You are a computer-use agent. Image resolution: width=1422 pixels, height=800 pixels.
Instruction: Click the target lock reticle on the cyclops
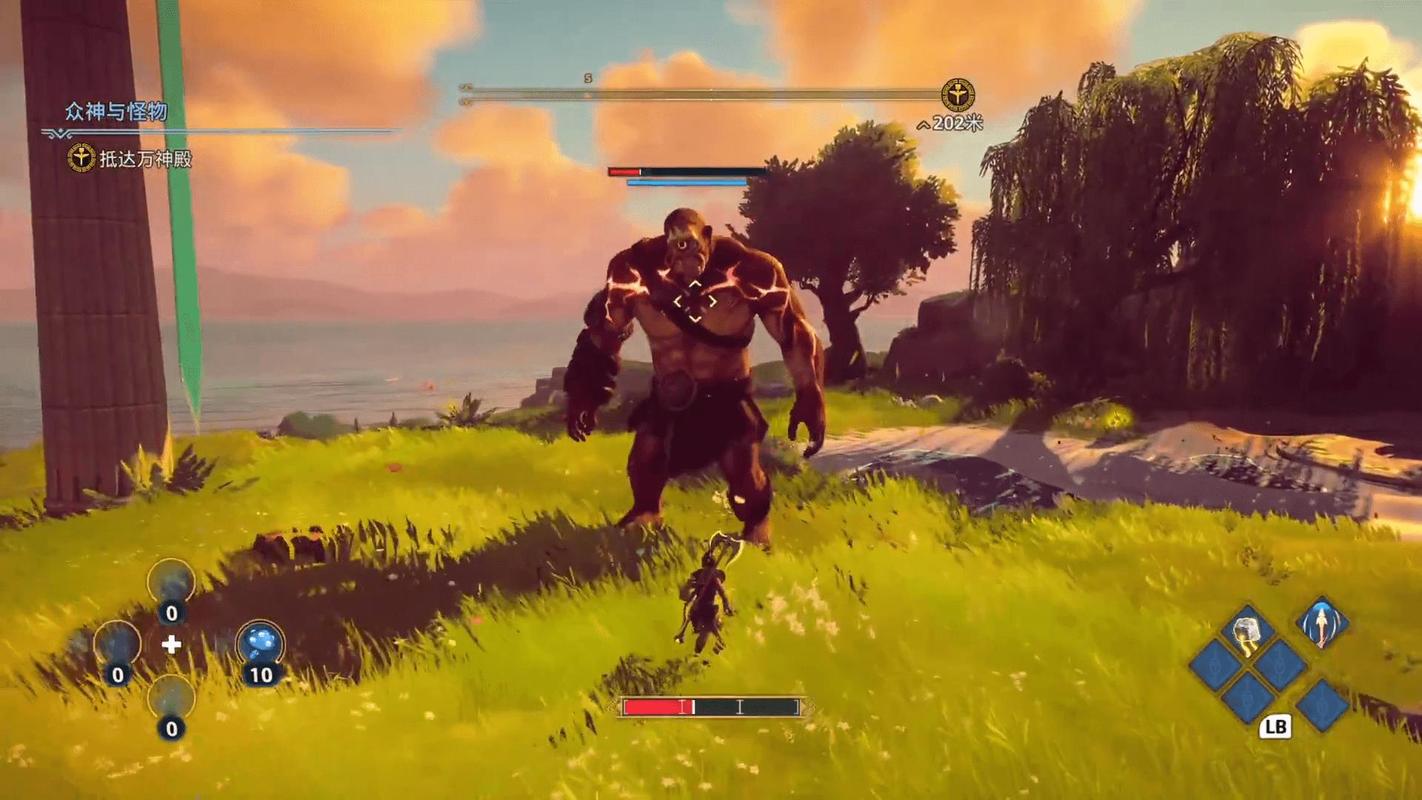point(694,301)
